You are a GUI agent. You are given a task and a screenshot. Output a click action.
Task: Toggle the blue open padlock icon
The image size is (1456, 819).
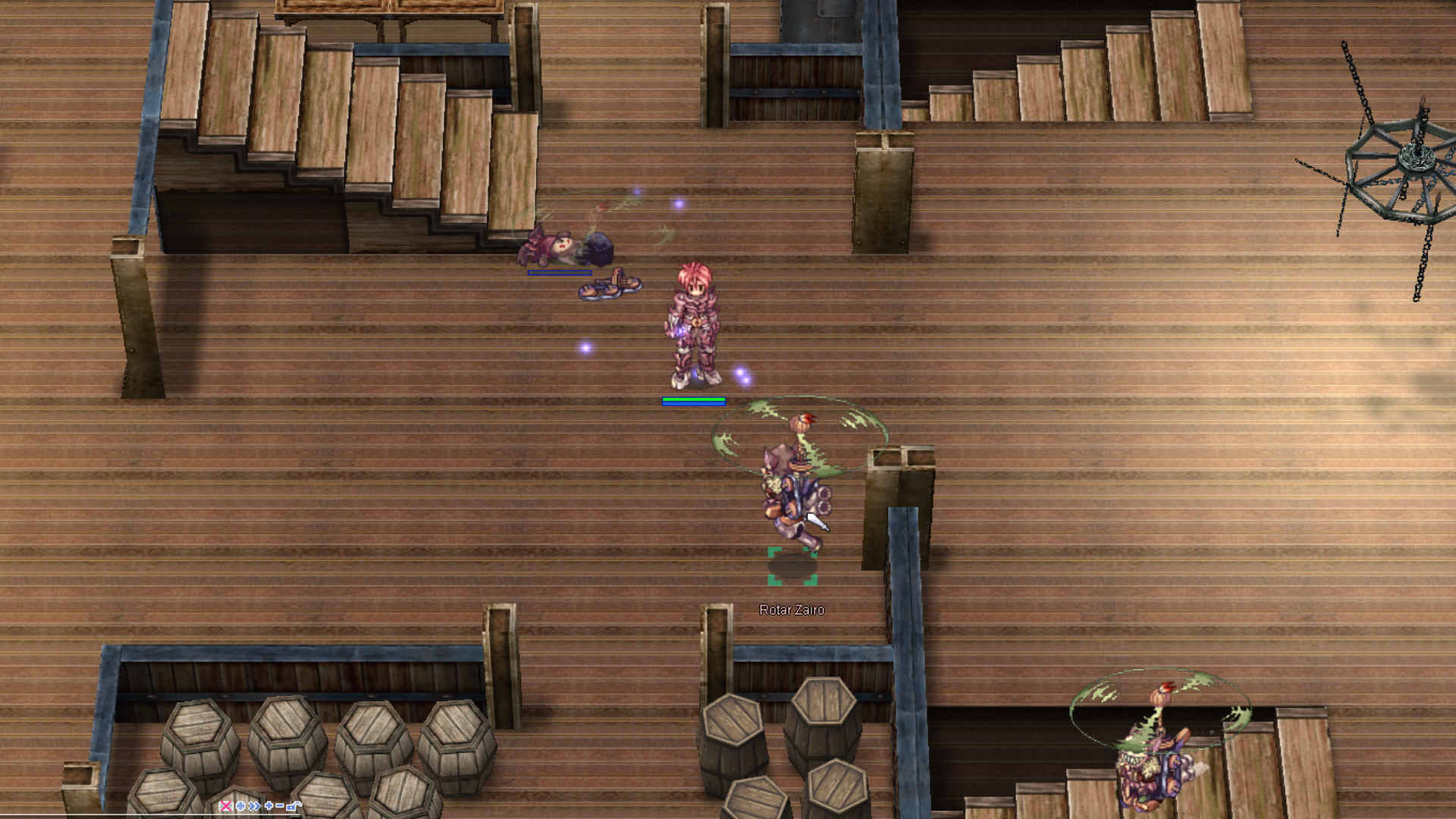[293, 806]
